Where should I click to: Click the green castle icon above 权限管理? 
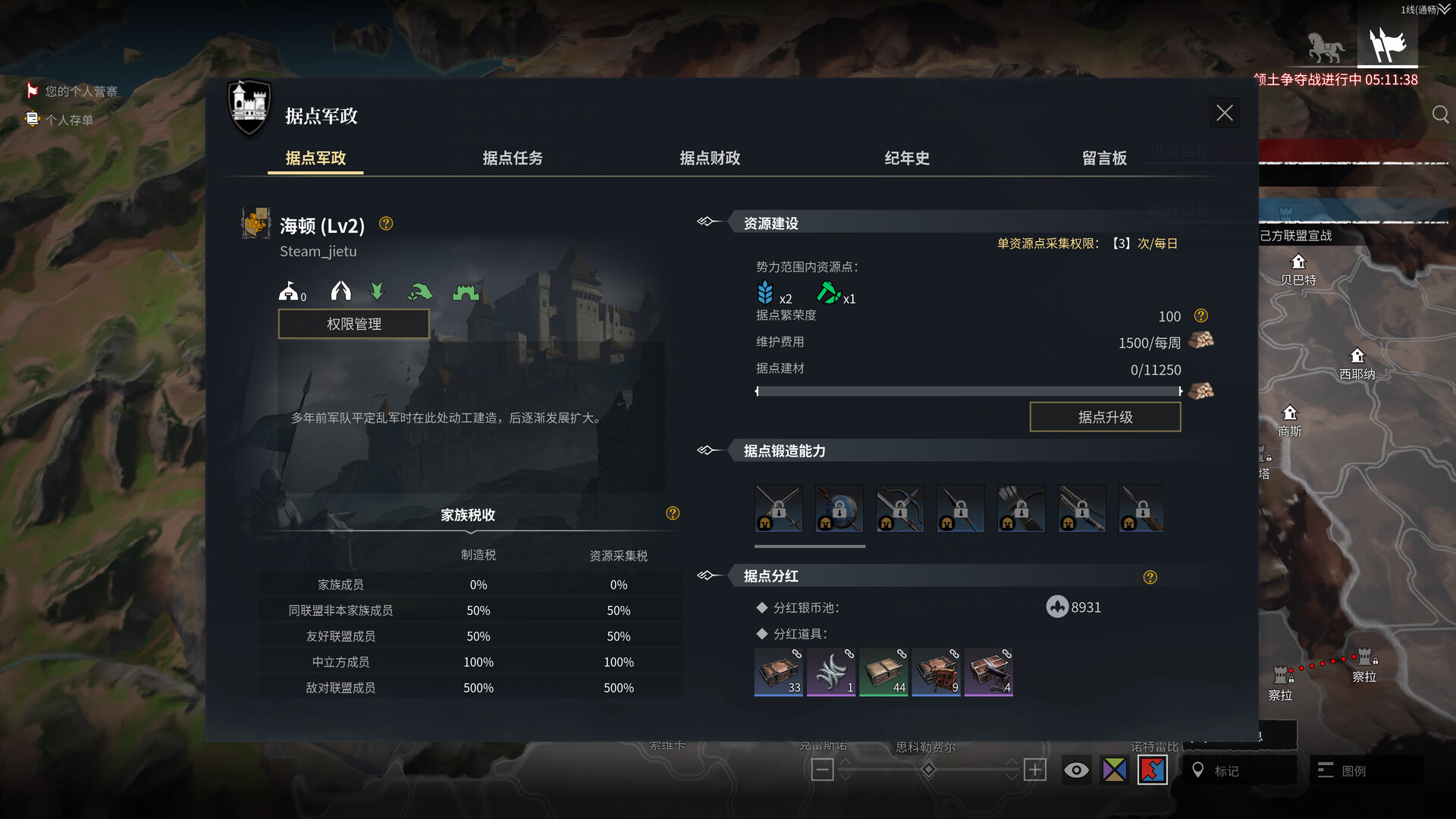point(465,290)
